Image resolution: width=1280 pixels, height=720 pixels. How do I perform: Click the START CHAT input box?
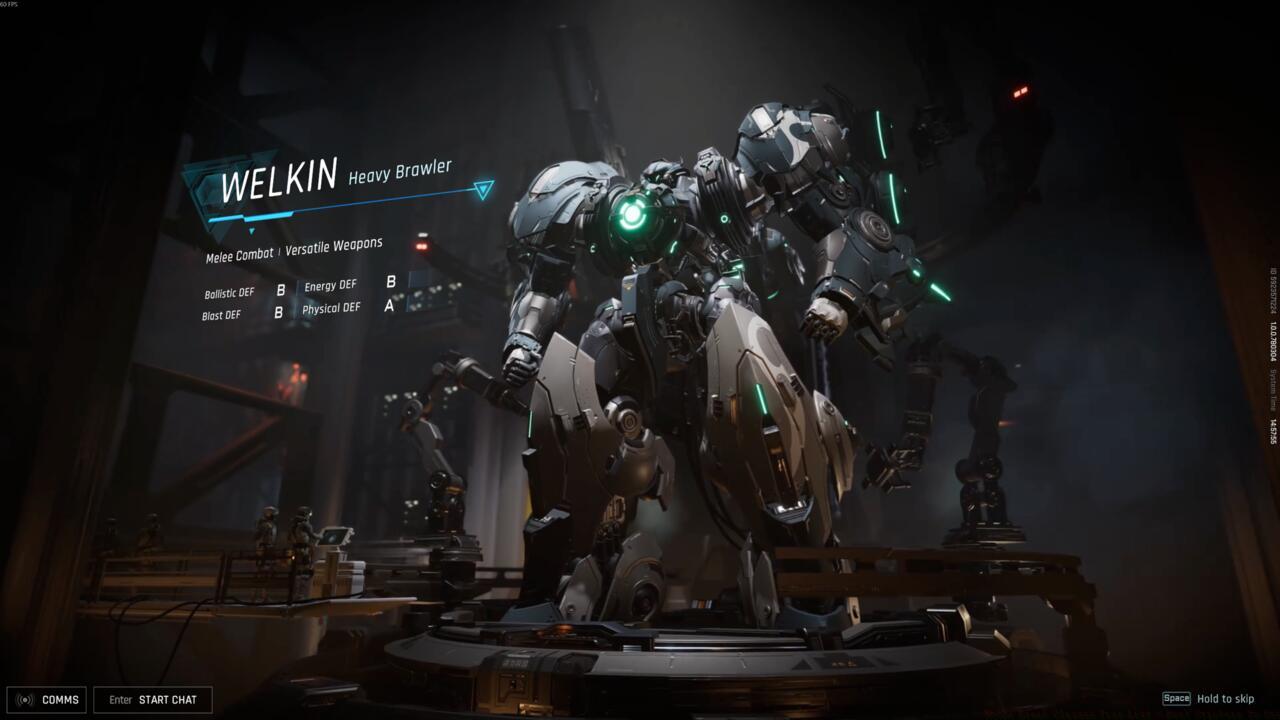(x=153, y=700)
